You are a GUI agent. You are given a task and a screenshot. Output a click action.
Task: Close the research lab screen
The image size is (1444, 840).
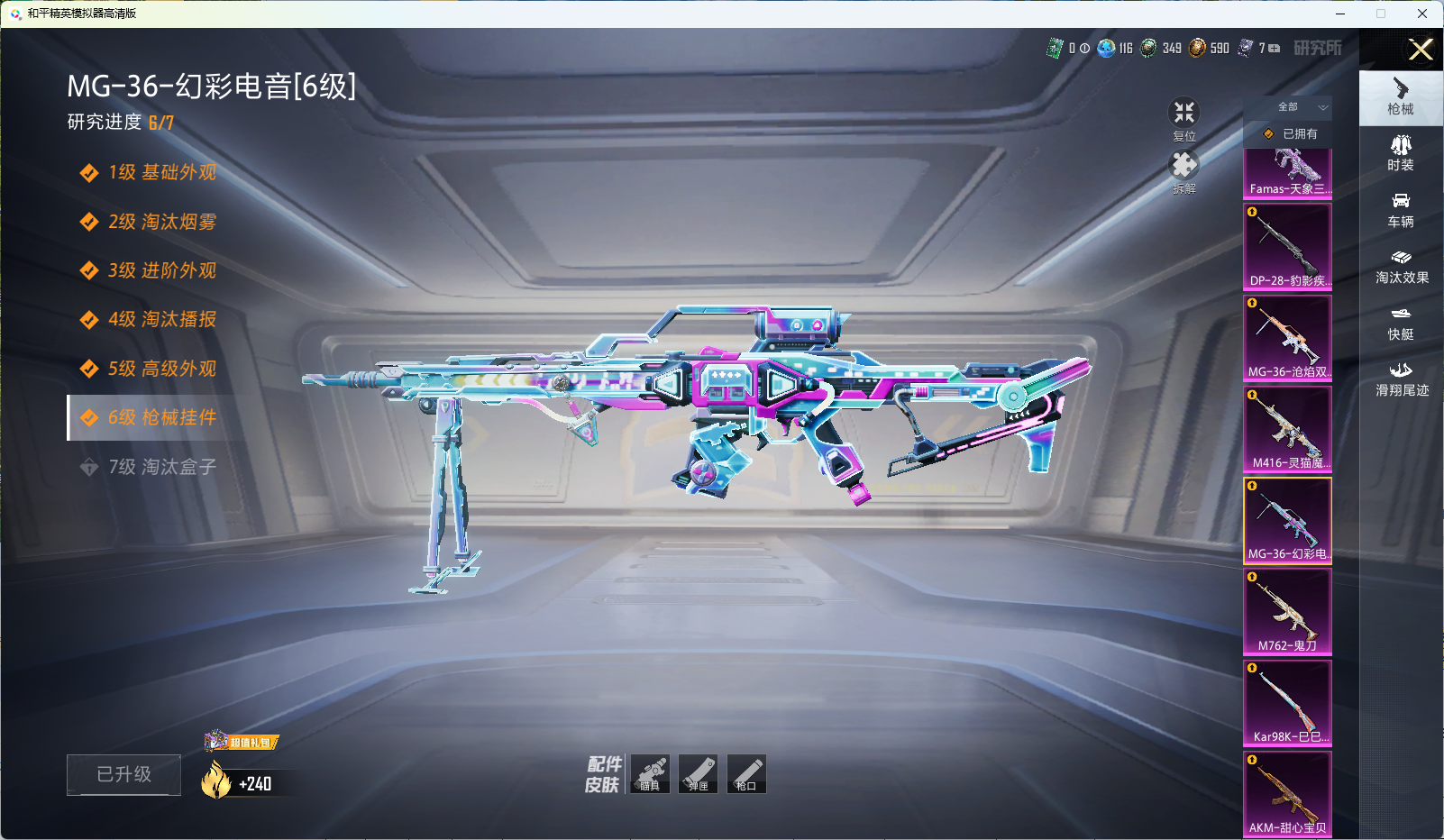tap(1421, 50)
